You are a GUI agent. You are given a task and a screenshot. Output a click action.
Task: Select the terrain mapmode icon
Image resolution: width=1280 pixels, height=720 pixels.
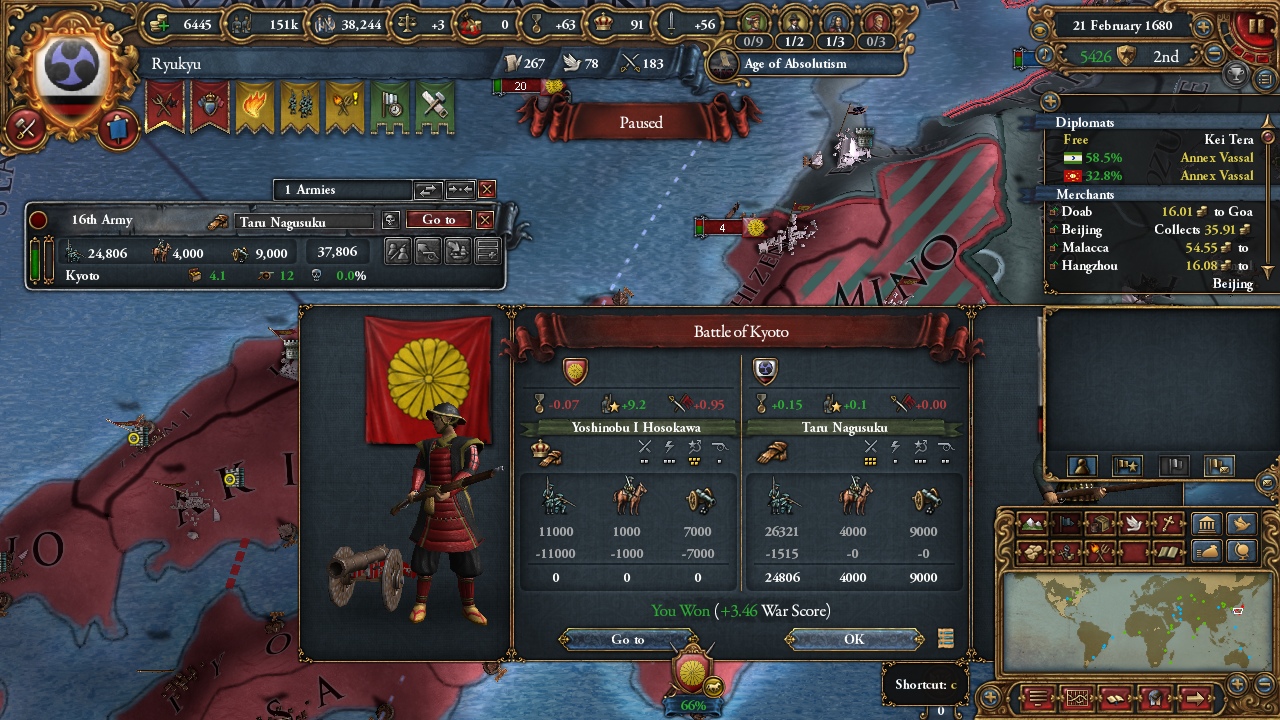pos(1032,524)
